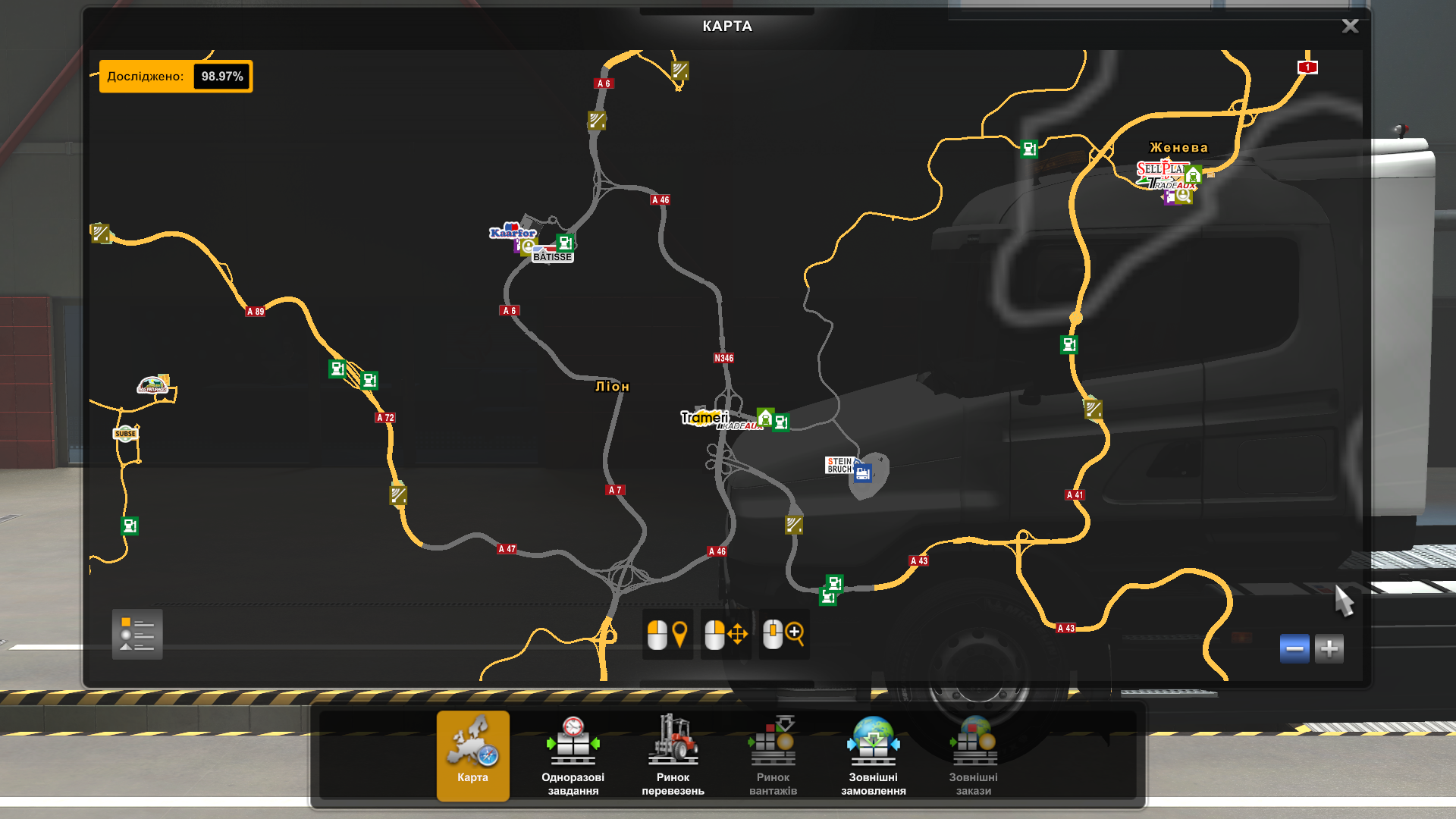Open the map legend panel
Screen dimensions: 1456x819
click(137, 634)
